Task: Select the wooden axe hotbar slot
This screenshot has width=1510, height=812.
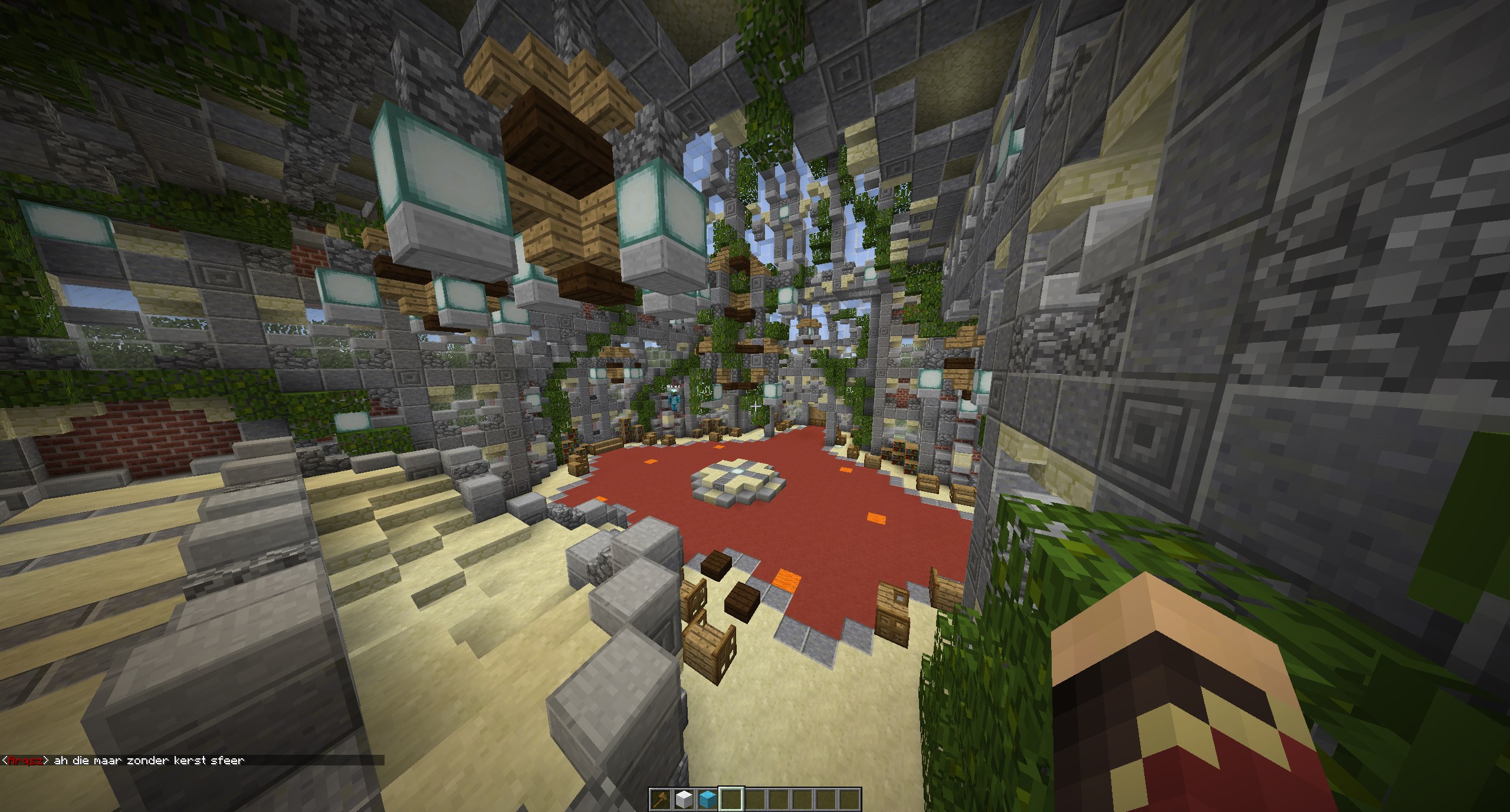Action: pyautogui.click(x=661, y=799)
